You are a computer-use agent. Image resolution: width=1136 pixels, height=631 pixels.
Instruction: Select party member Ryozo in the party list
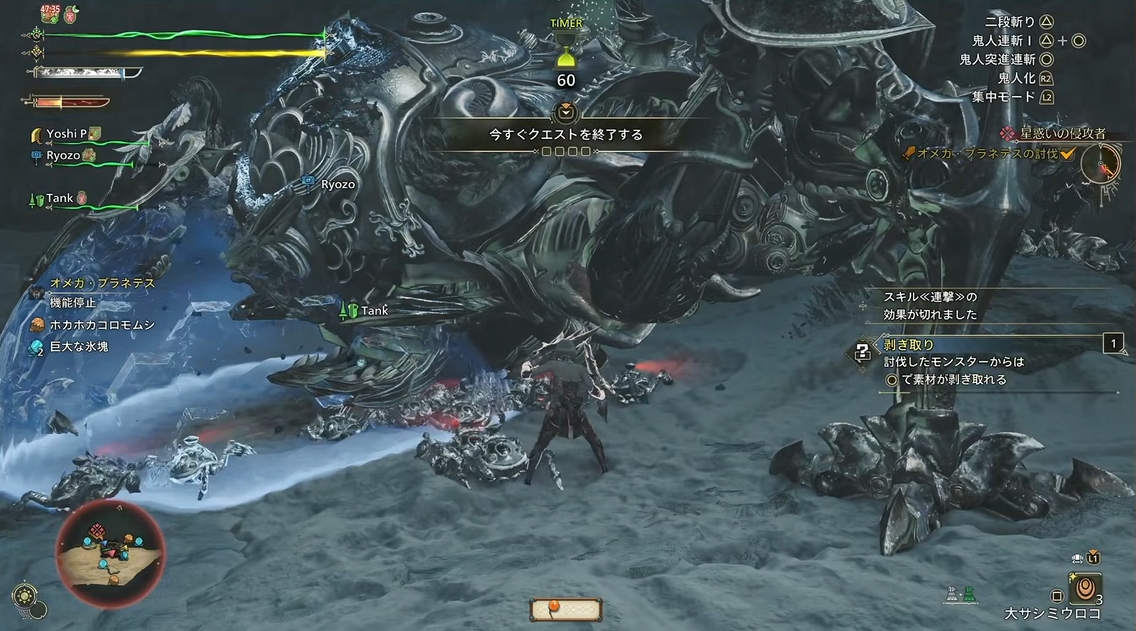64,155
